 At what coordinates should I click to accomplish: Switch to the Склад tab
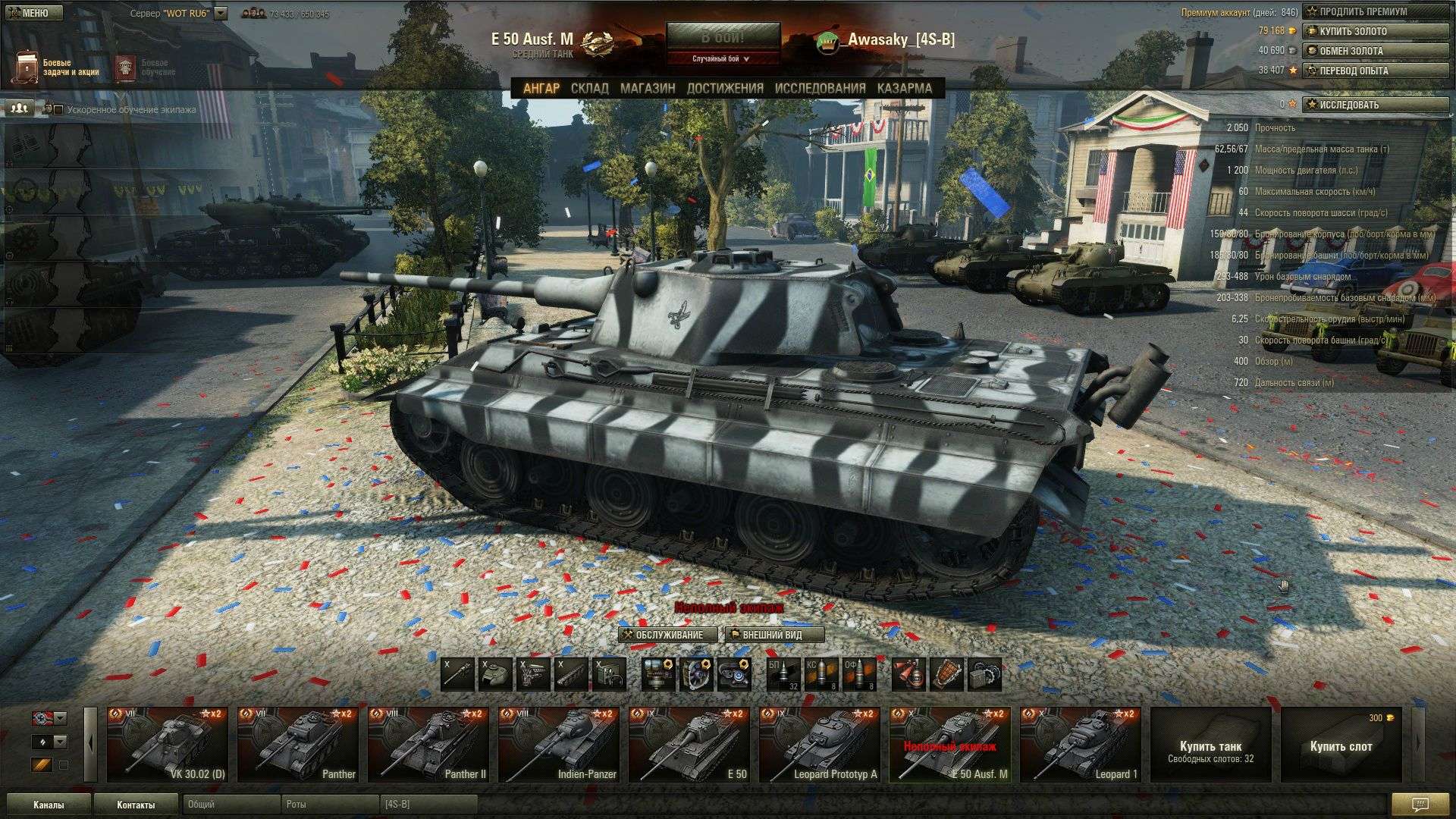(589, 88)
